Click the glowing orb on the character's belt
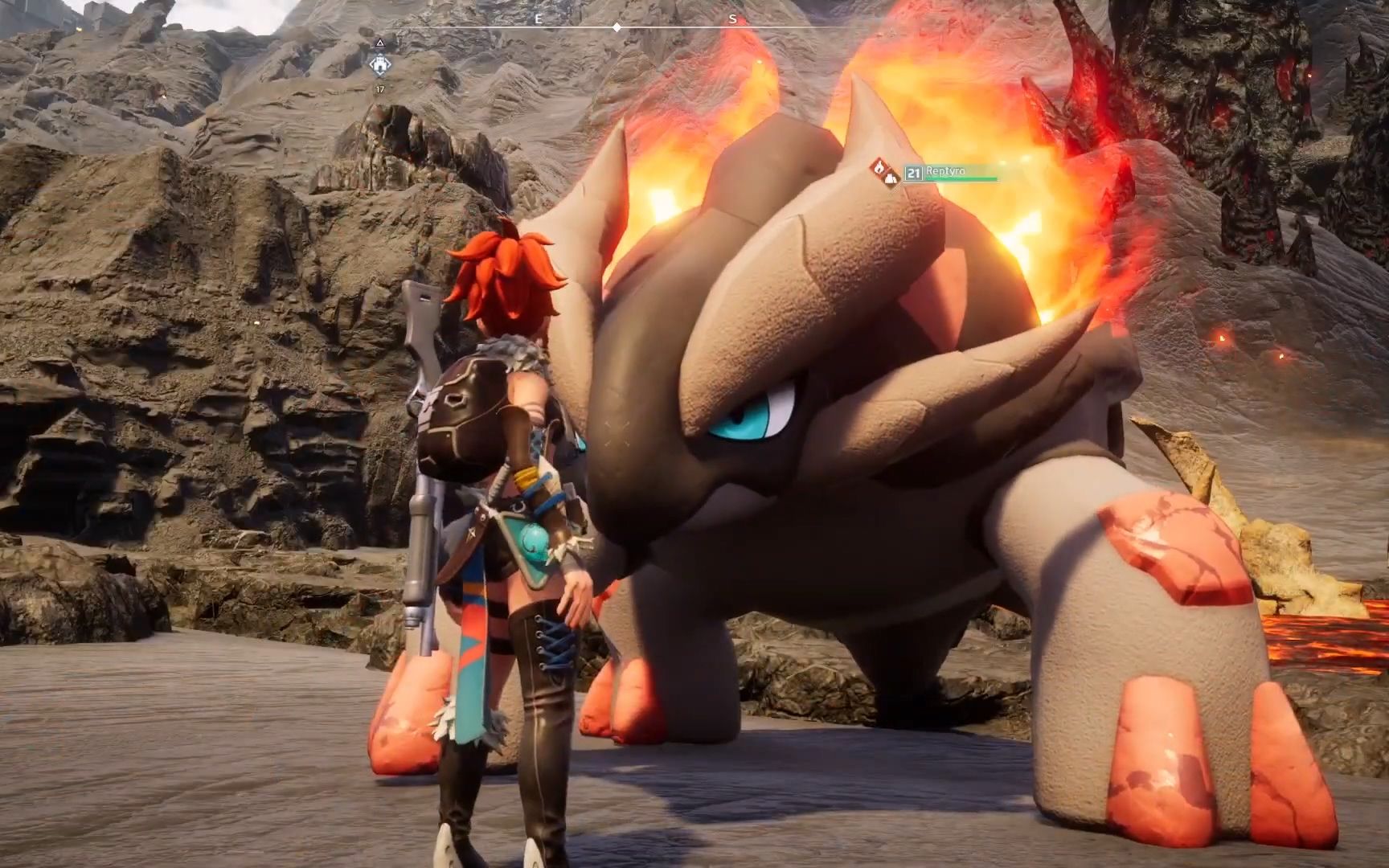The width and height of the screenshot is (1389, 868). click(532, 543)
